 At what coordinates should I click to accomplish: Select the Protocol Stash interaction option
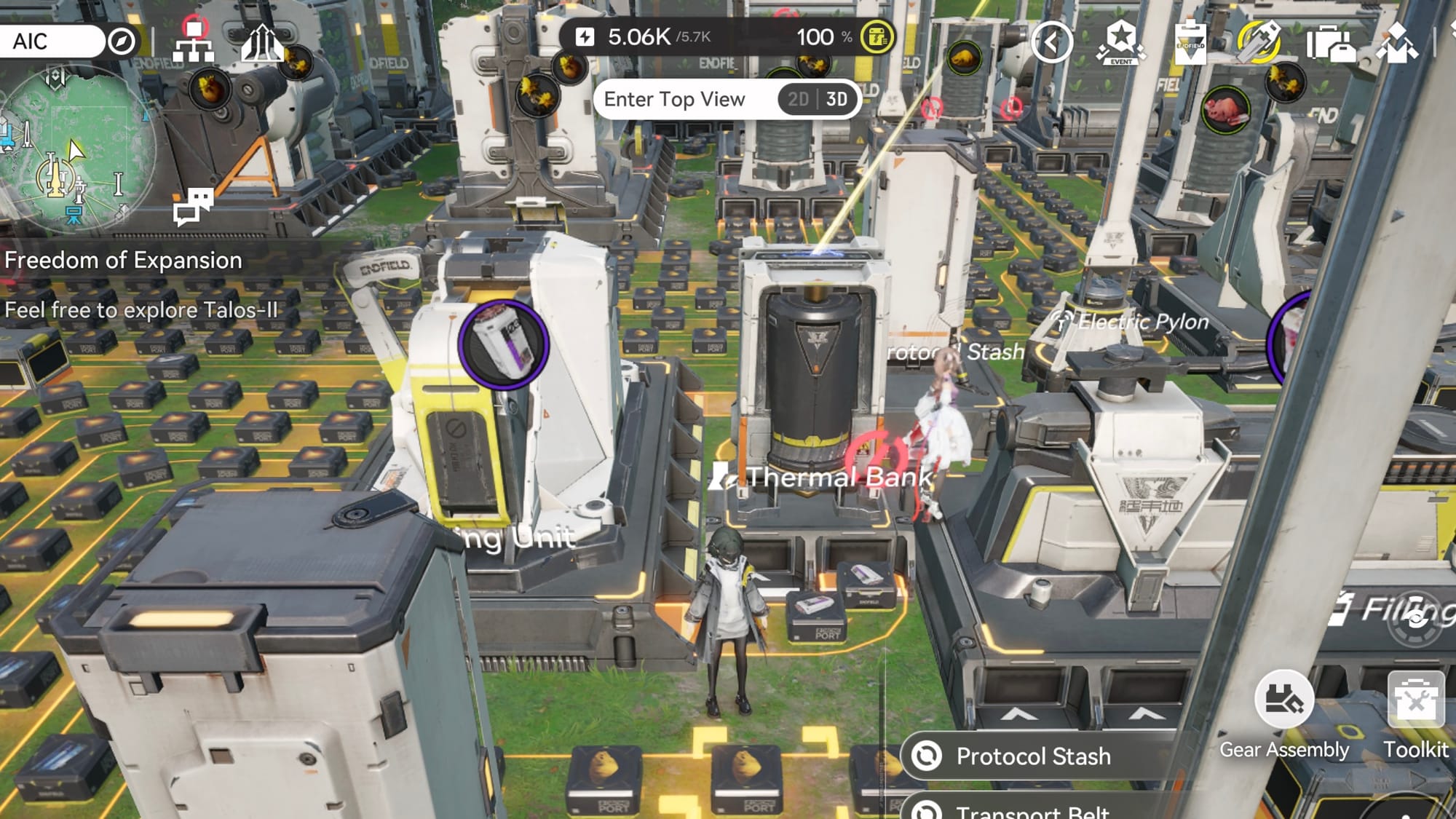pos(1033,756)
